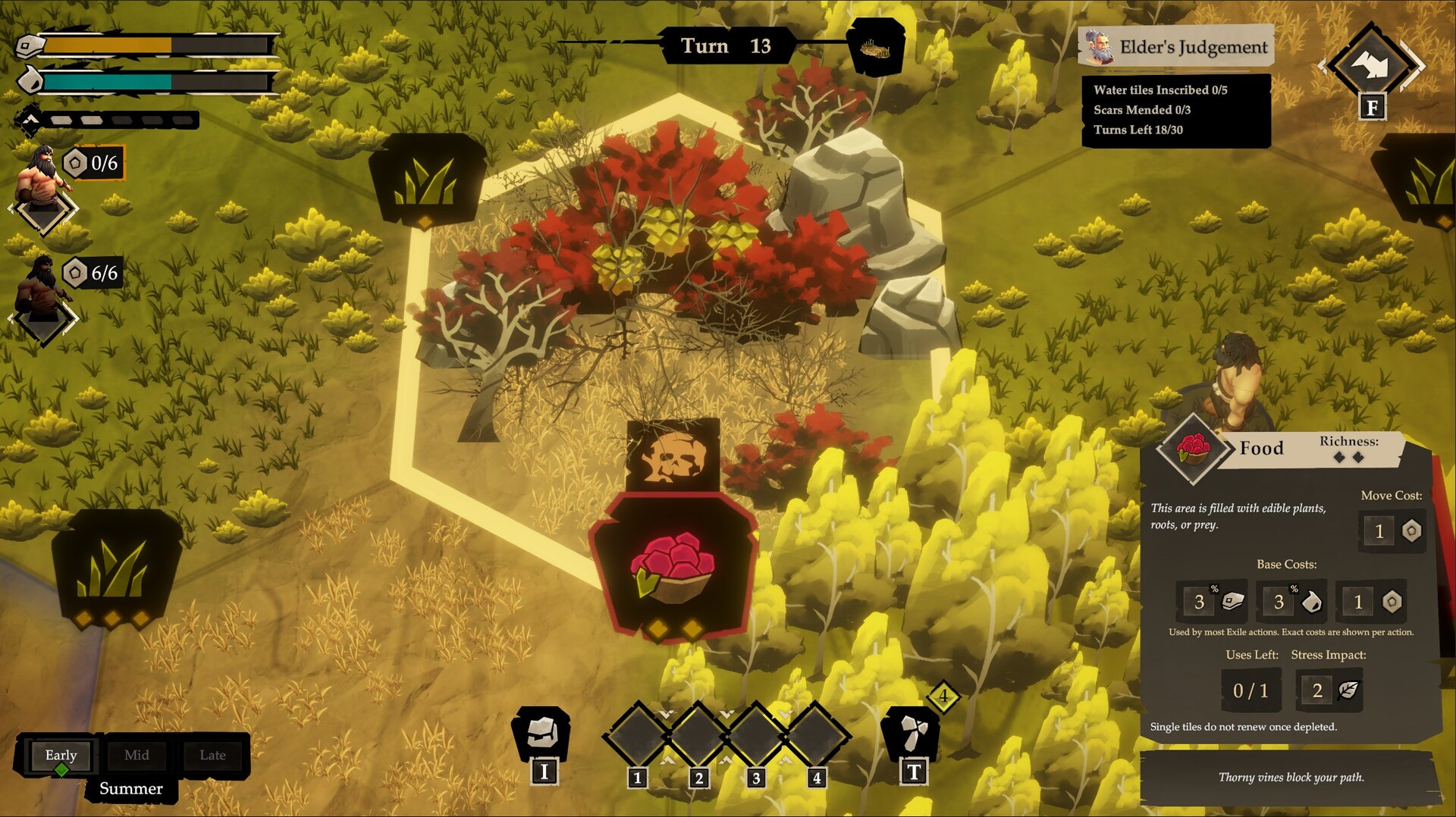The height and width of the screenshot is (817, 1456).
Task: Open the Elder's Judgement objective tracker
Action: (1175, 47)
